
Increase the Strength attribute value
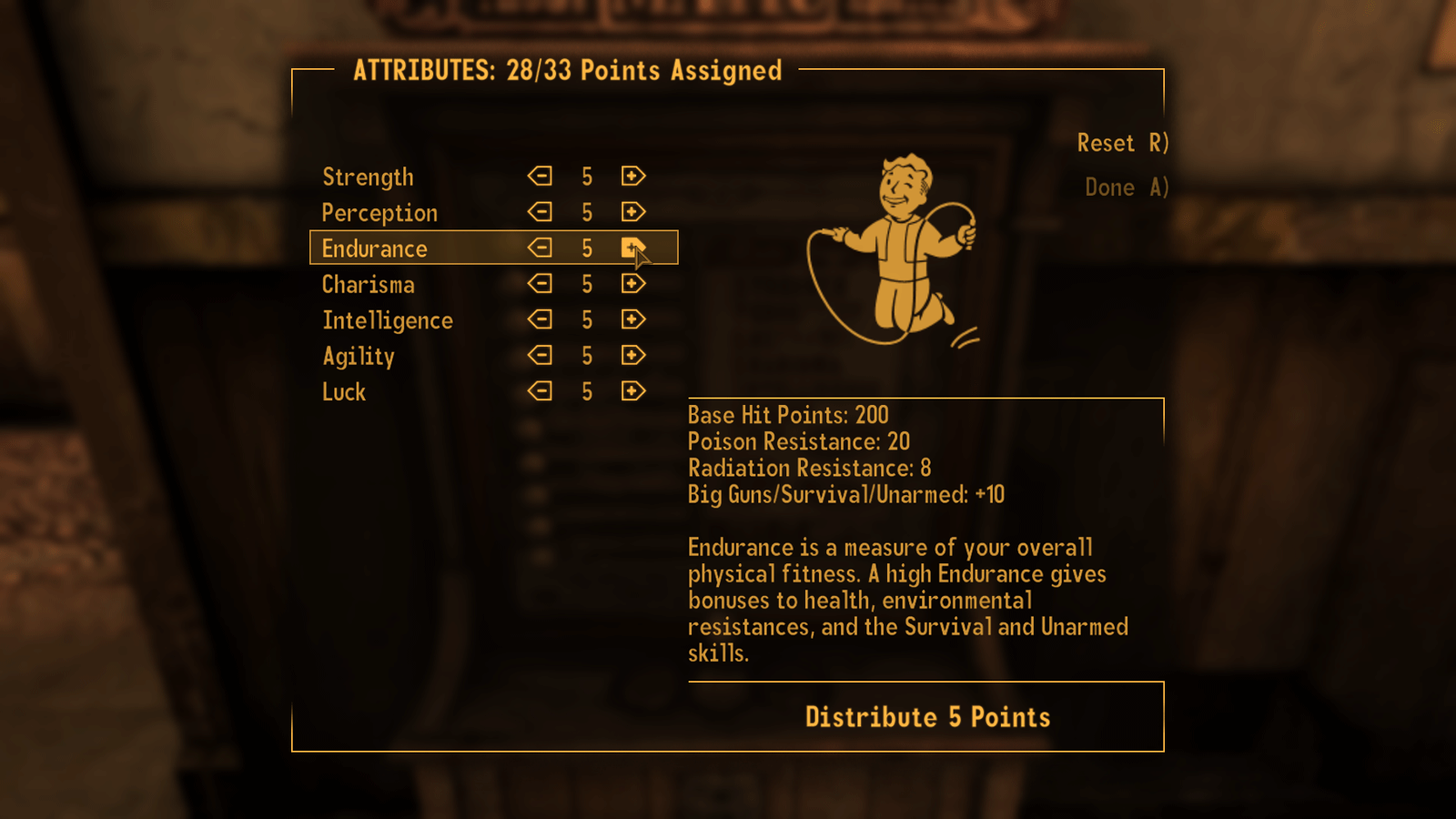(x=634, y=176)
